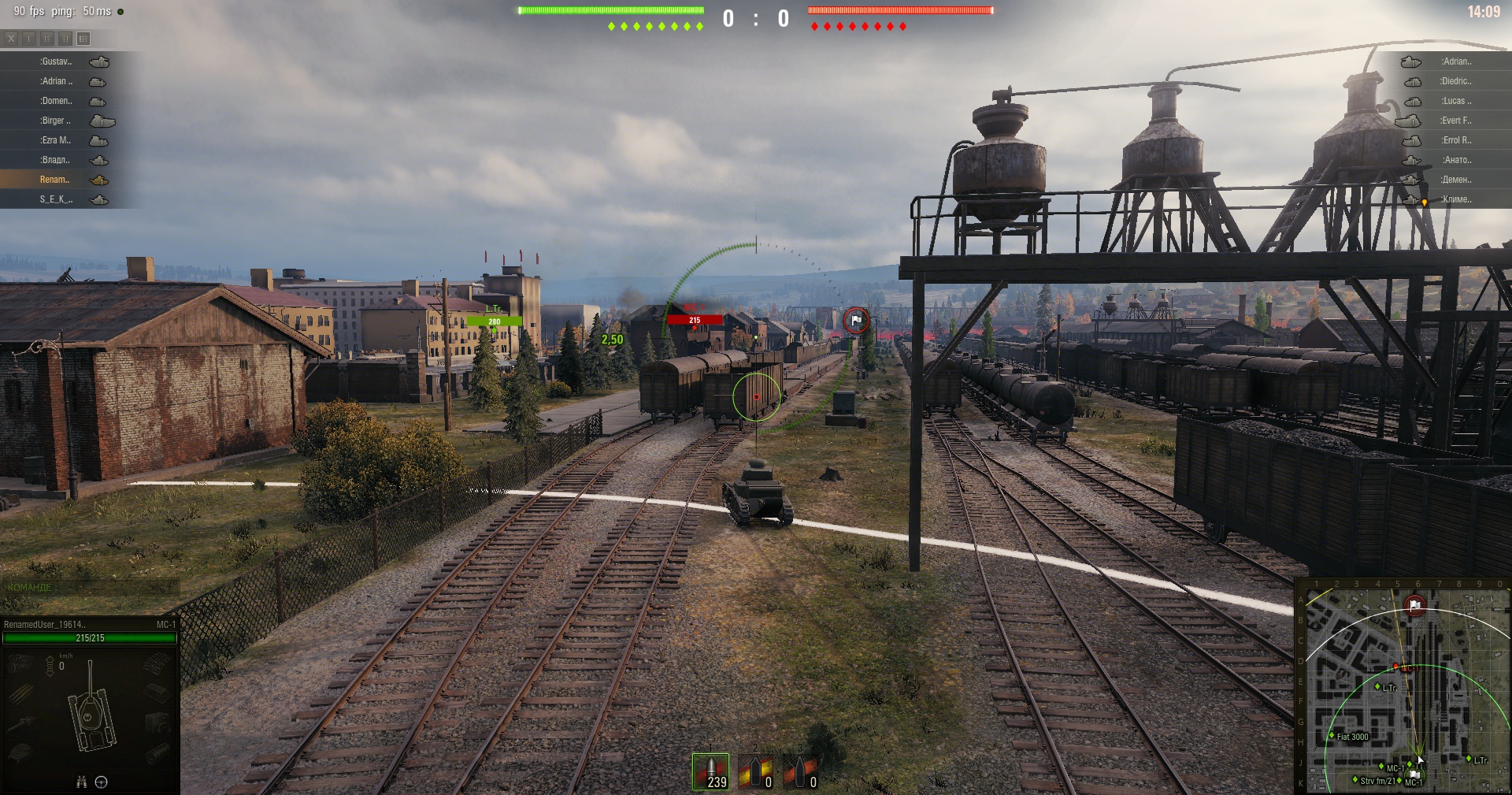Click the binoculars icon in damage panel

pyautogui.click(x=81, y=782)
